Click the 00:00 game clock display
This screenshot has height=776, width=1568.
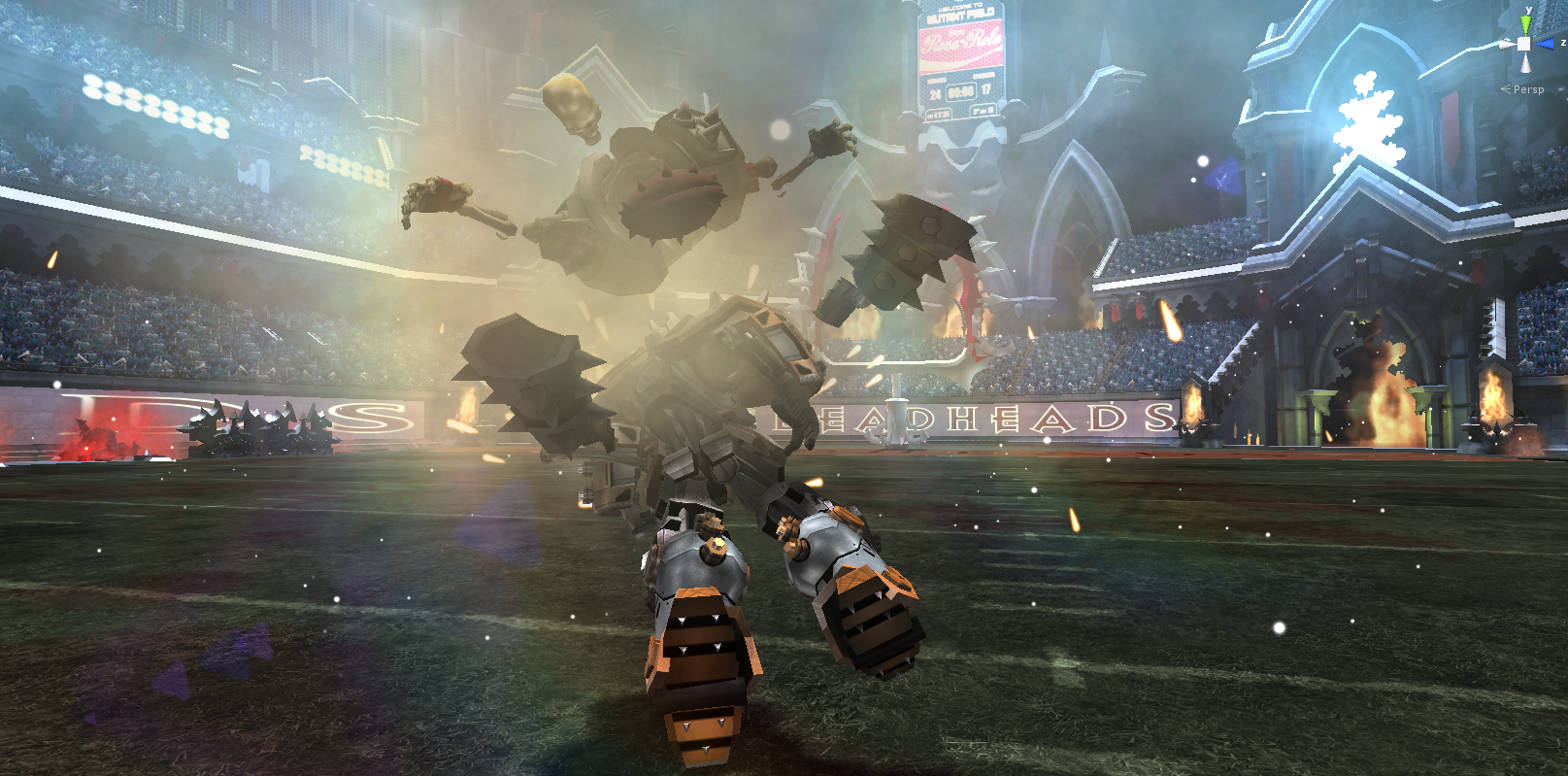coord(961,90)
